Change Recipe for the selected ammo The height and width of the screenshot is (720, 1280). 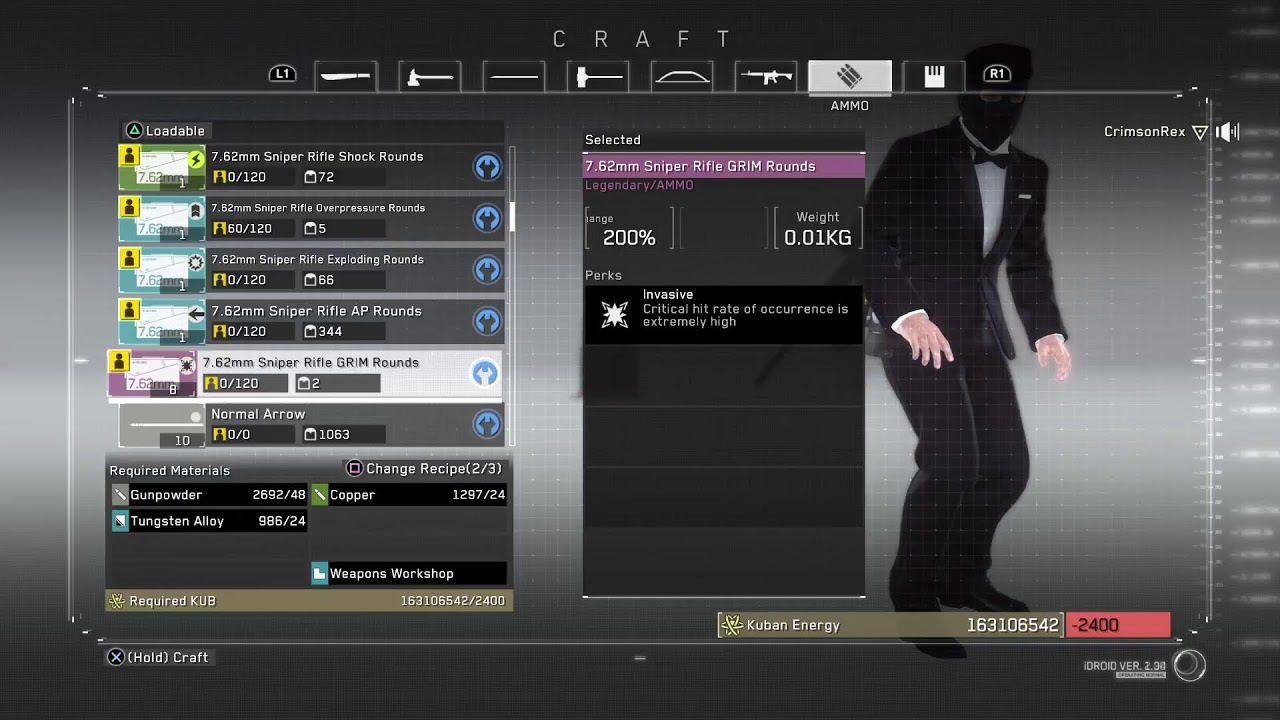[x=424, y=469]
